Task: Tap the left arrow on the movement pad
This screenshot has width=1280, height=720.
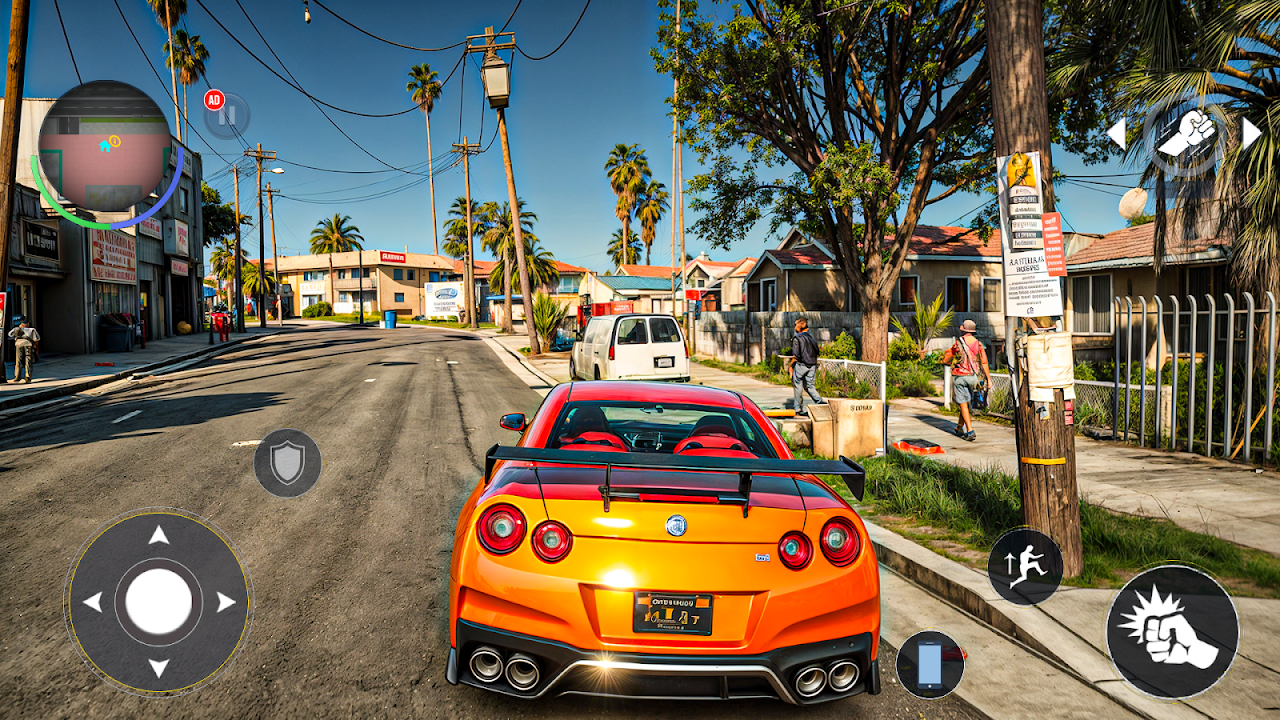Action: [x=92, y=602]
